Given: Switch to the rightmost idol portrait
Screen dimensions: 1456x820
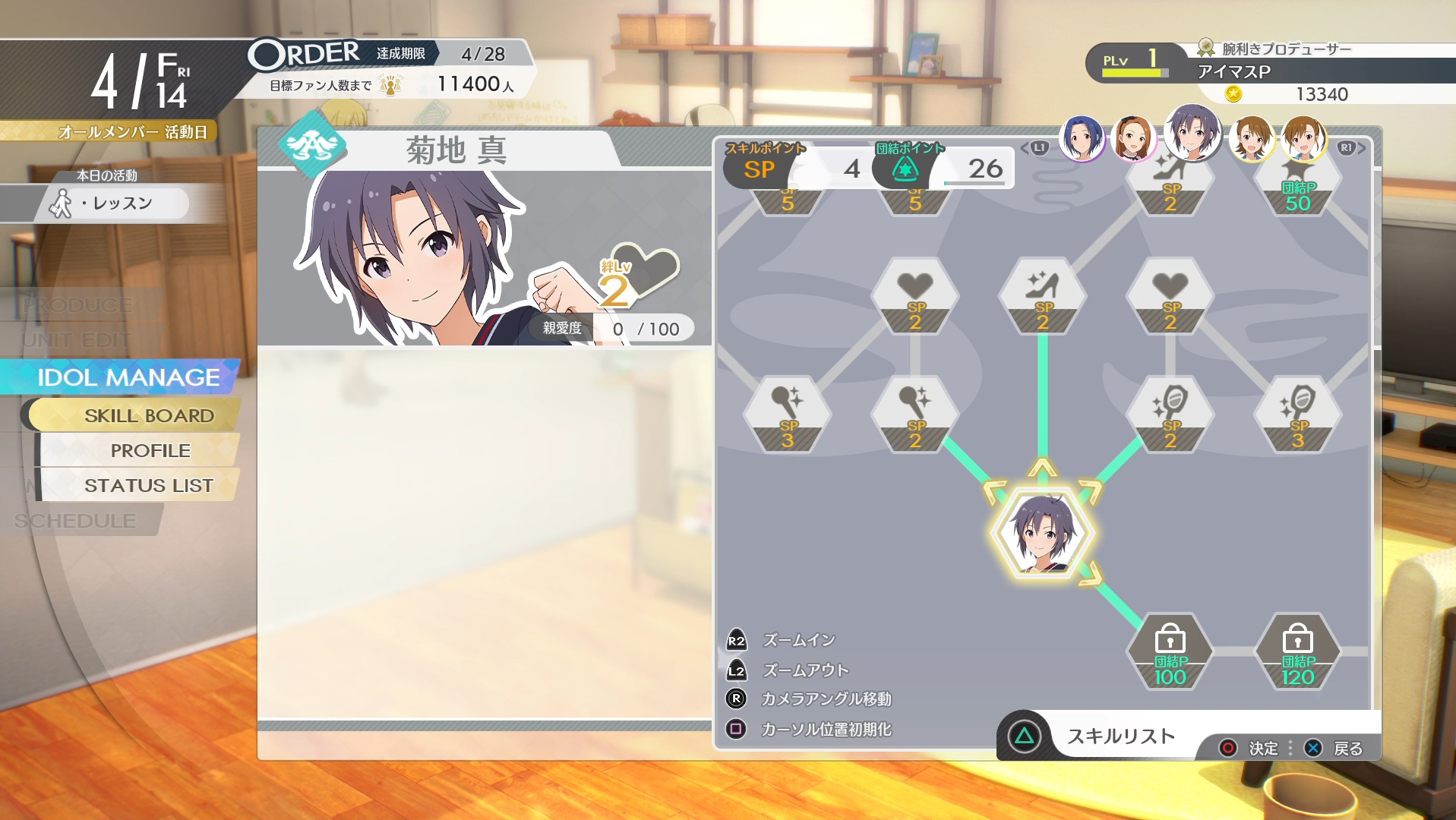Looking at the screenshot, I should click(1303, 139).
